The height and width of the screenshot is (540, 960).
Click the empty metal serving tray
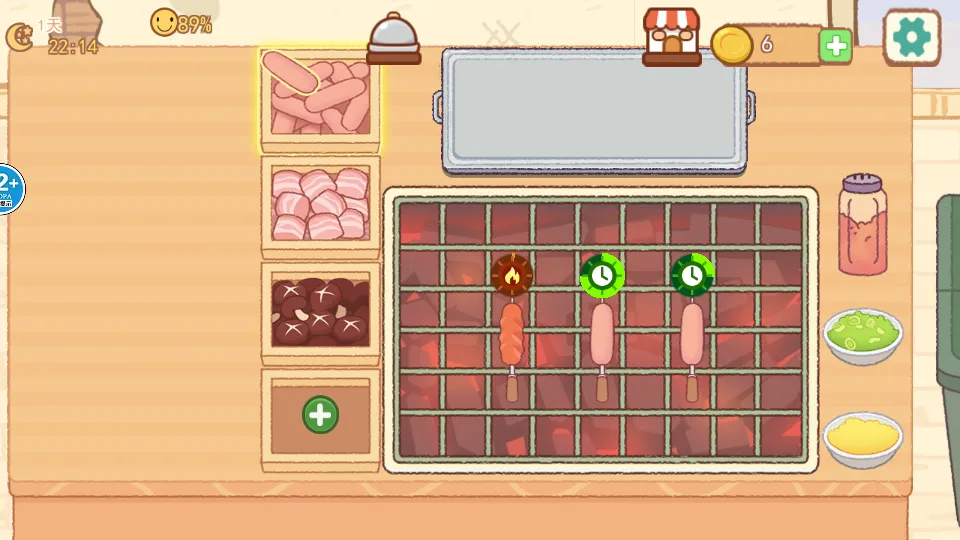[594, 110]
